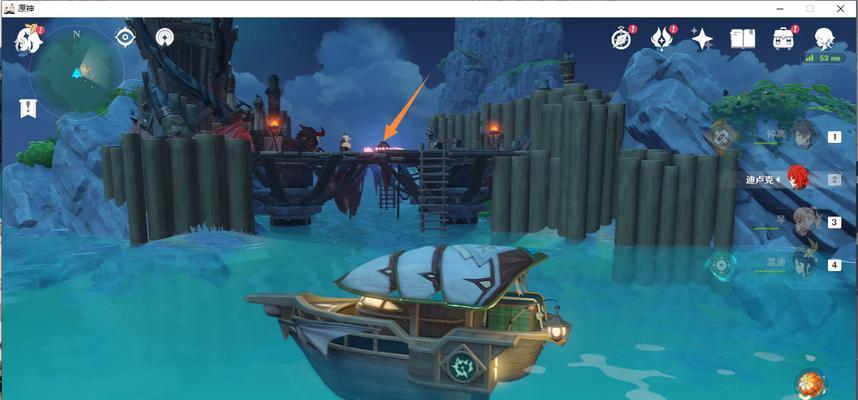The width and height of the screenshot is (858, 400).
Task: Click the circular signal icon beside the eye icon
Action: click(164, 38)
